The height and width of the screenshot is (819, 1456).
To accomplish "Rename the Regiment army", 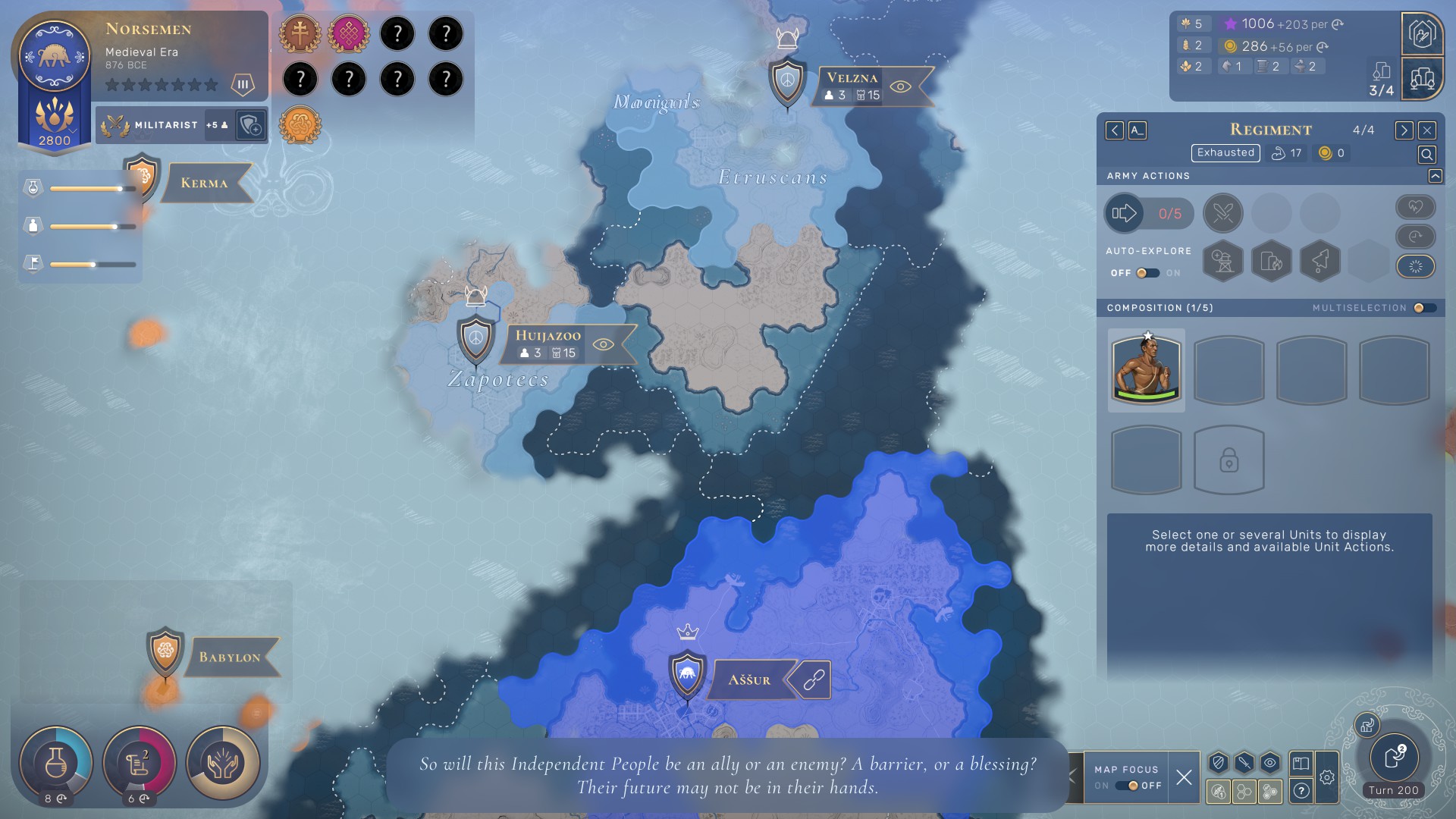I will [x=1137, y=130].
